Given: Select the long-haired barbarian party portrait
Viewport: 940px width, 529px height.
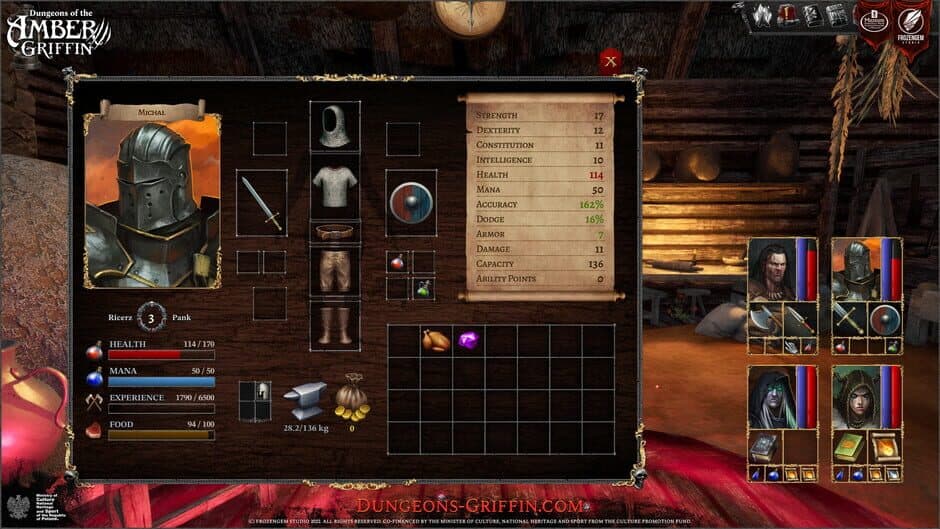Looking at the screenshot, I should coord(770,269).
